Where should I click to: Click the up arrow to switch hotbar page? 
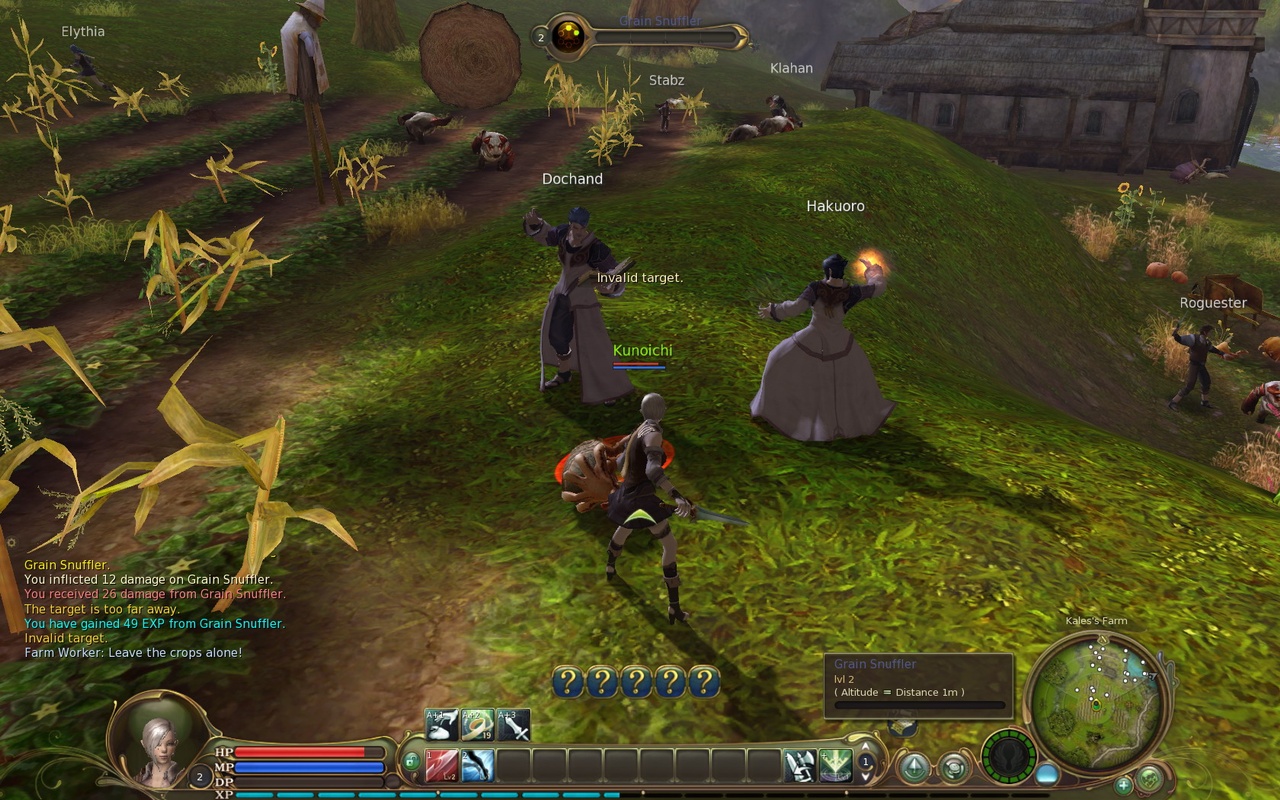point(865,746)
